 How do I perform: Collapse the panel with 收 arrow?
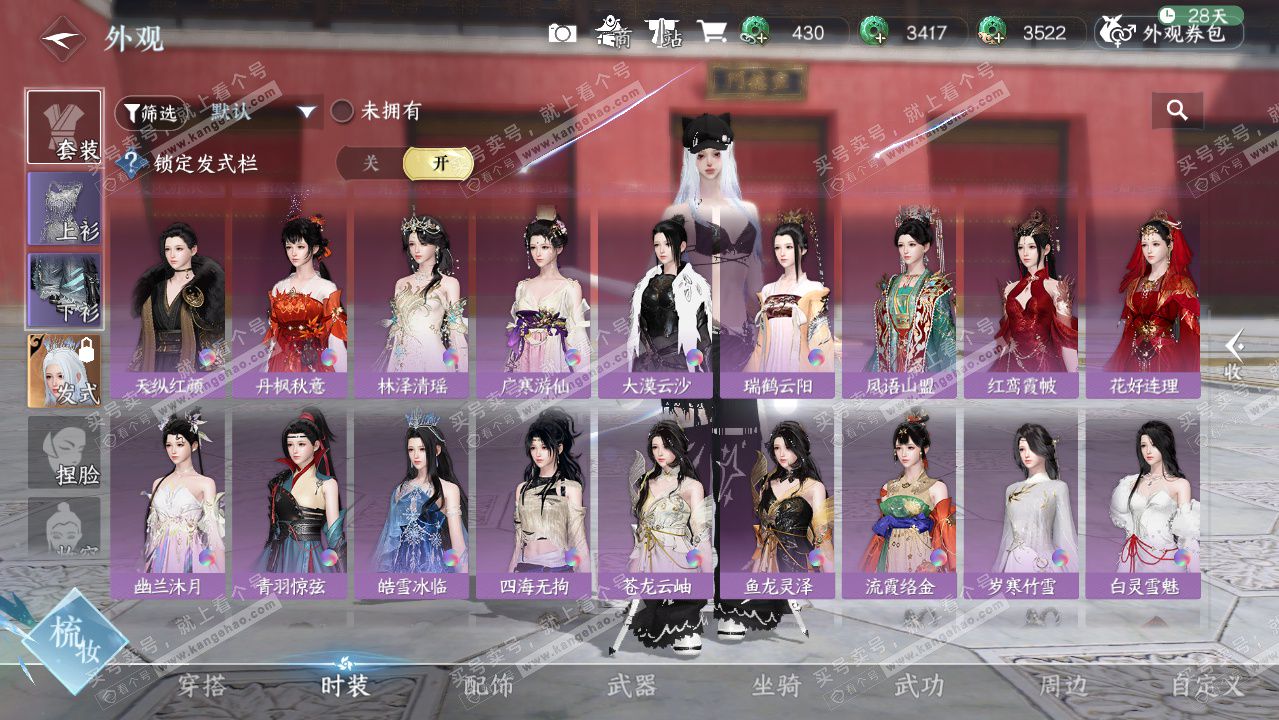coord(1235,355)
